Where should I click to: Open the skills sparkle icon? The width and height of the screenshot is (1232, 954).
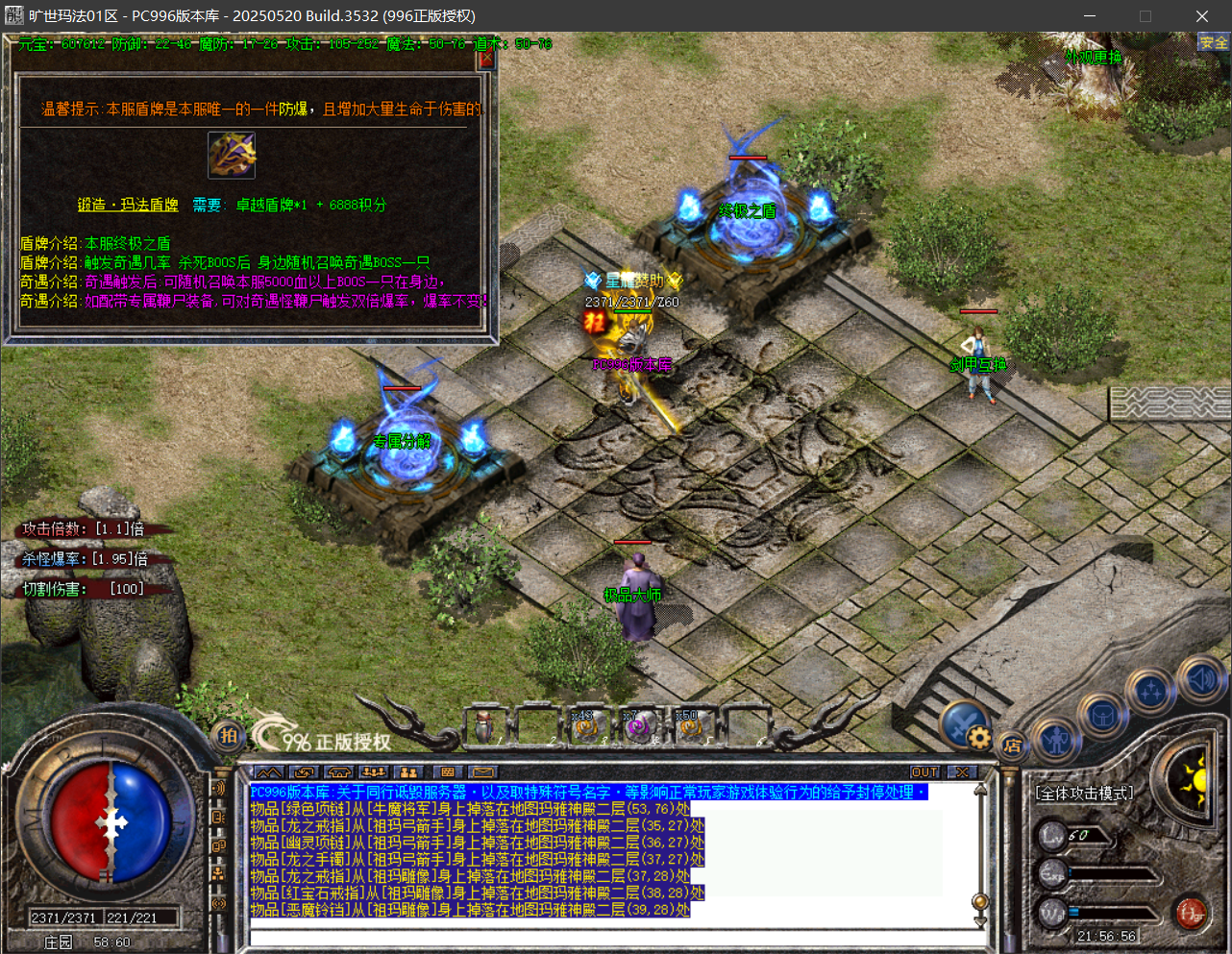coord(1151,690)
